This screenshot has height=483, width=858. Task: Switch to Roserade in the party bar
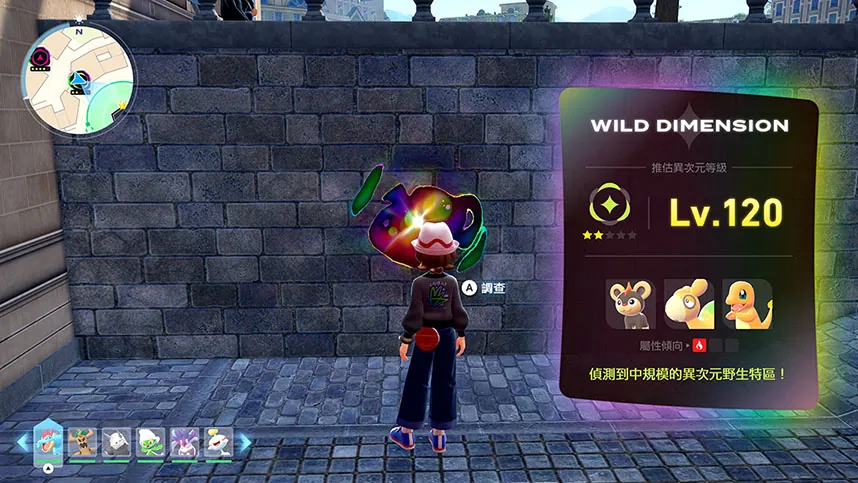(151, 441)
